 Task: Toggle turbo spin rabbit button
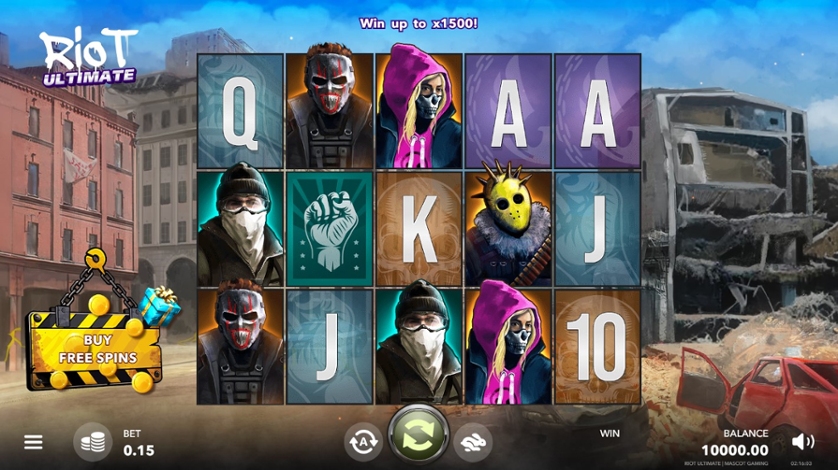(472, 442)
